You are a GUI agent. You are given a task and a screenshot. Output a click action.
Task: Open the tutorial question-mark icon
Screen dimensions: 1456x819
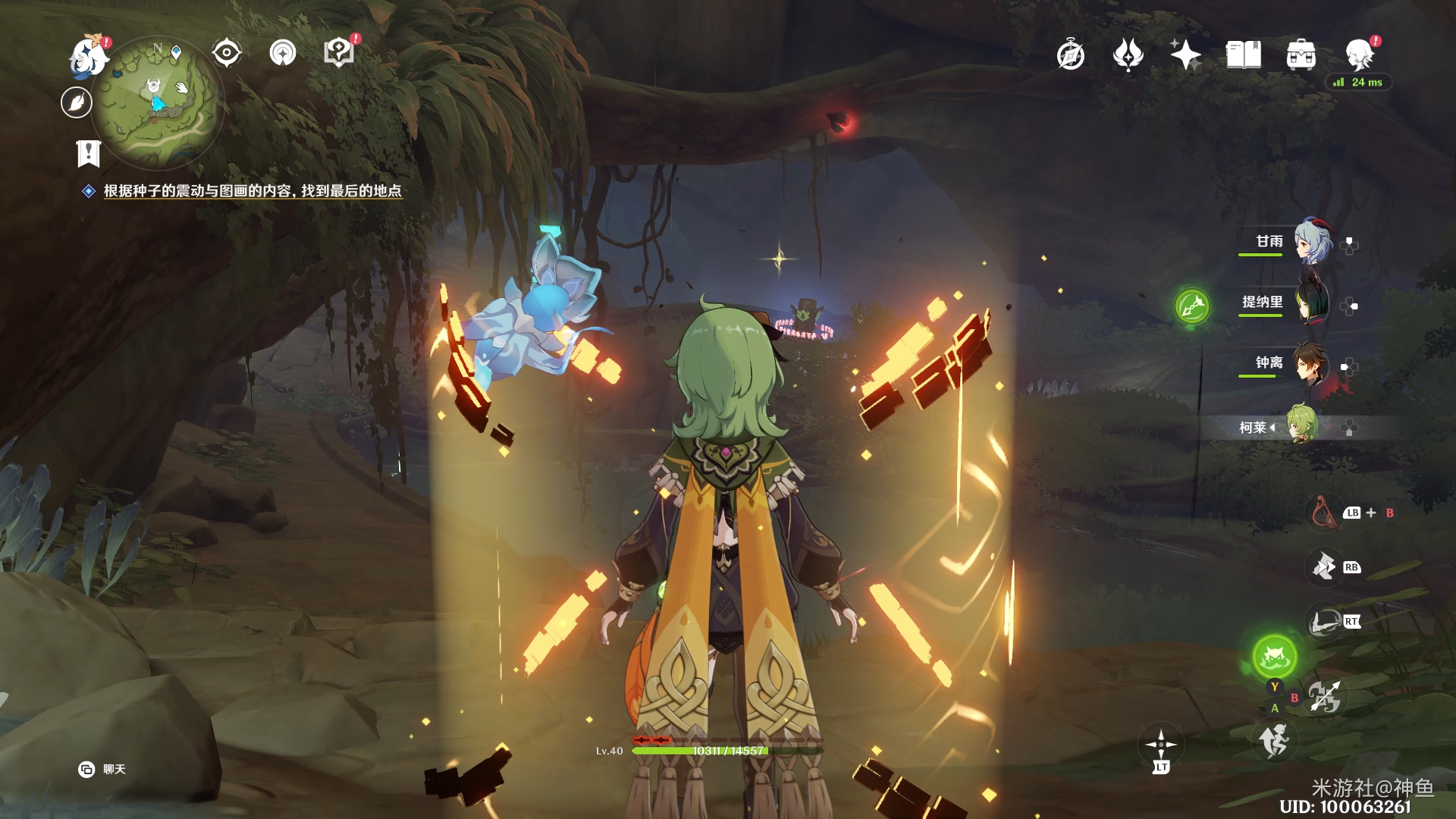pos(339,53)
